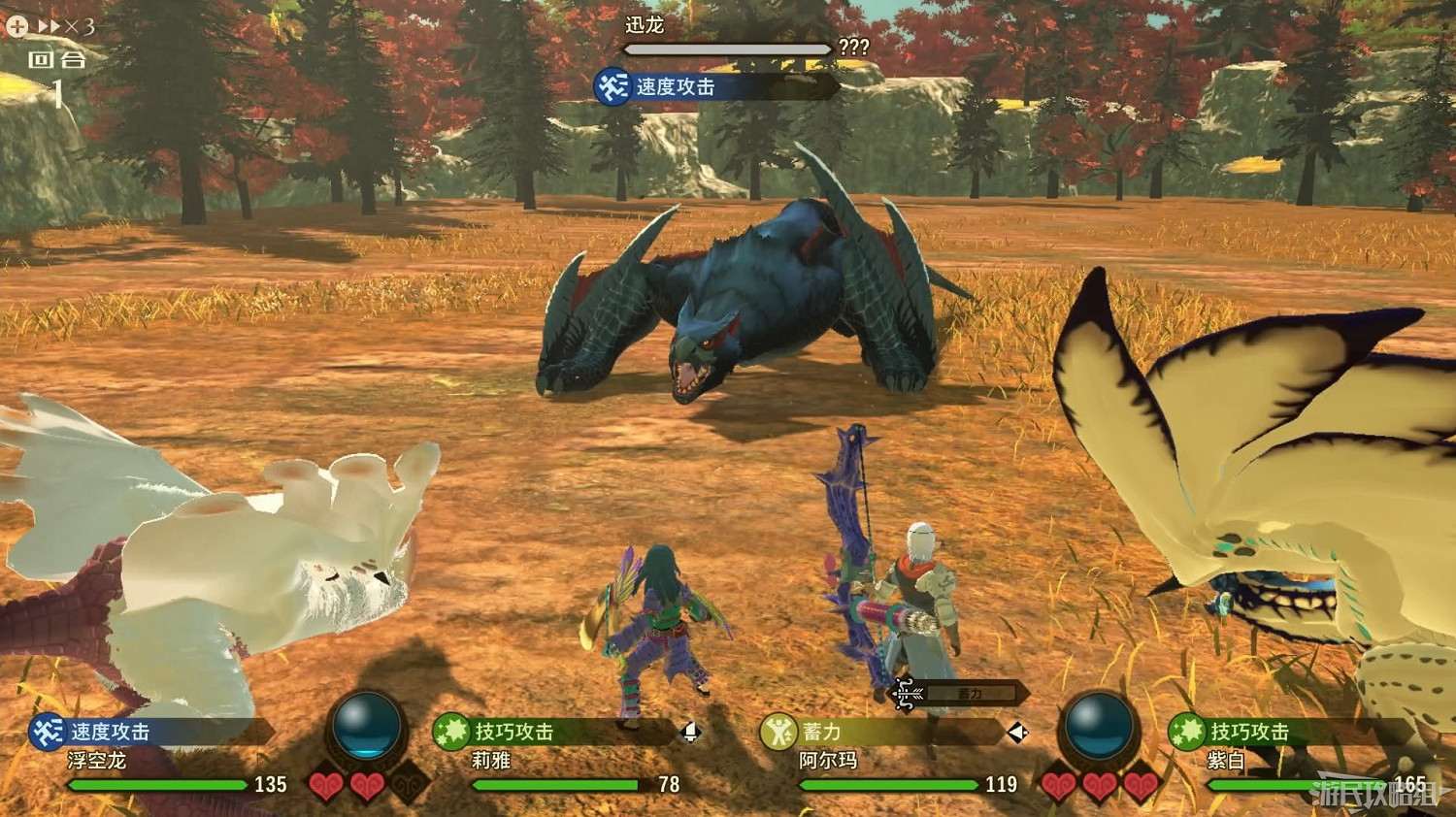Click 阿尔玛's 蓄力 charge icon
1456x817 pixels.
pyautogui.click(x=779, y=732)
